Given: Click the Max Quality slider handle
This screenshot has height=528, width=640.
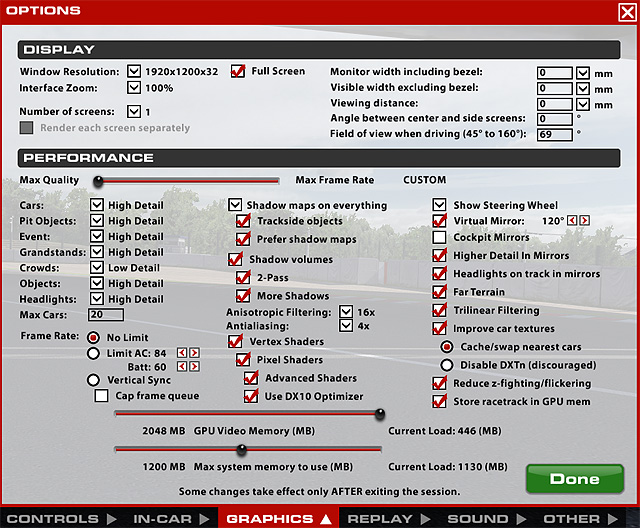Looking at the screenshot, I should 98,181.
